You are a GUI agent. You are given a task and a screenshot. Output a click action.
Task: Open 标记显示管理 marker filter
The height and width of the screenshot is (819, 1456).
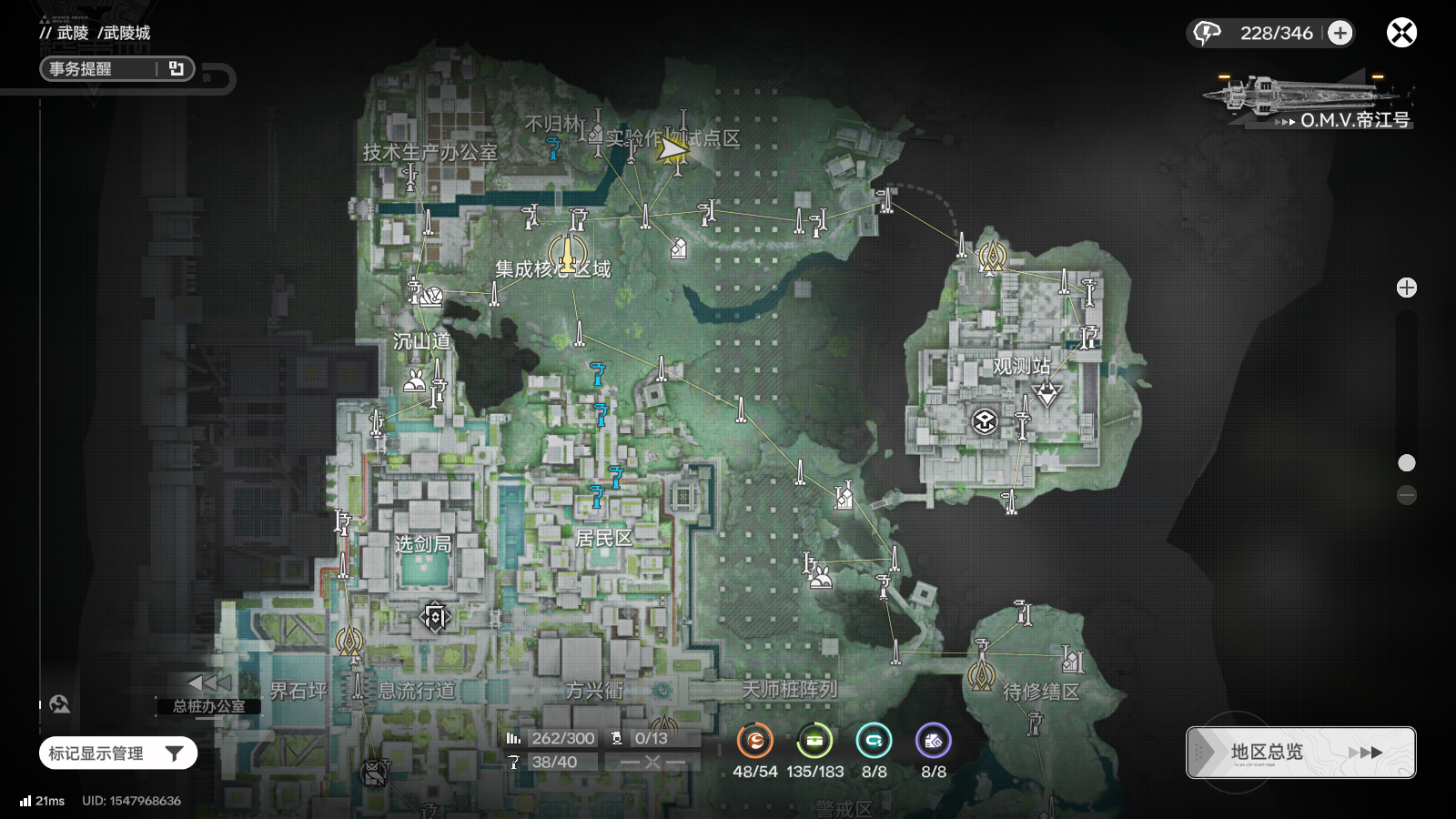(117, 753)
